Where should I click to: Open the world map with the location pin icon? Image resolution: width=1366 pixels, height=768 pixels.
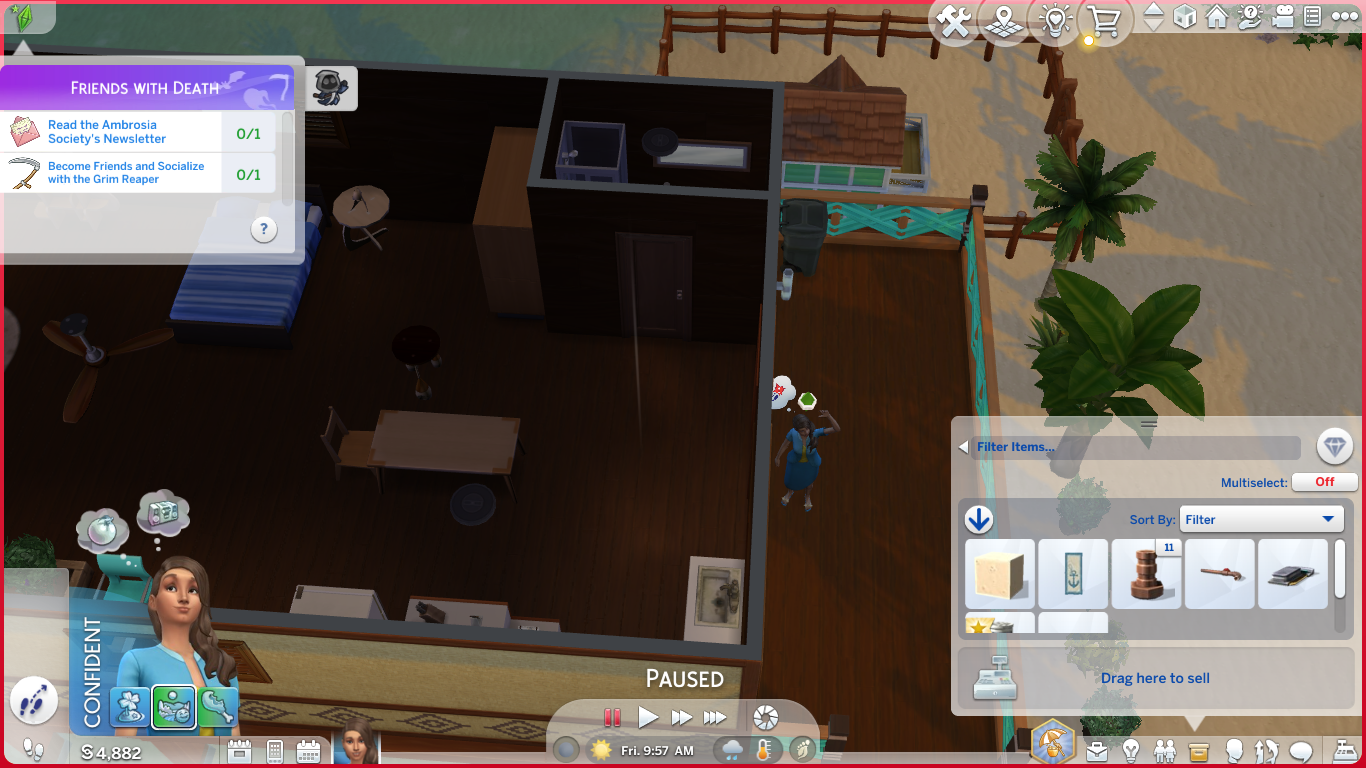pos(1005,18)
